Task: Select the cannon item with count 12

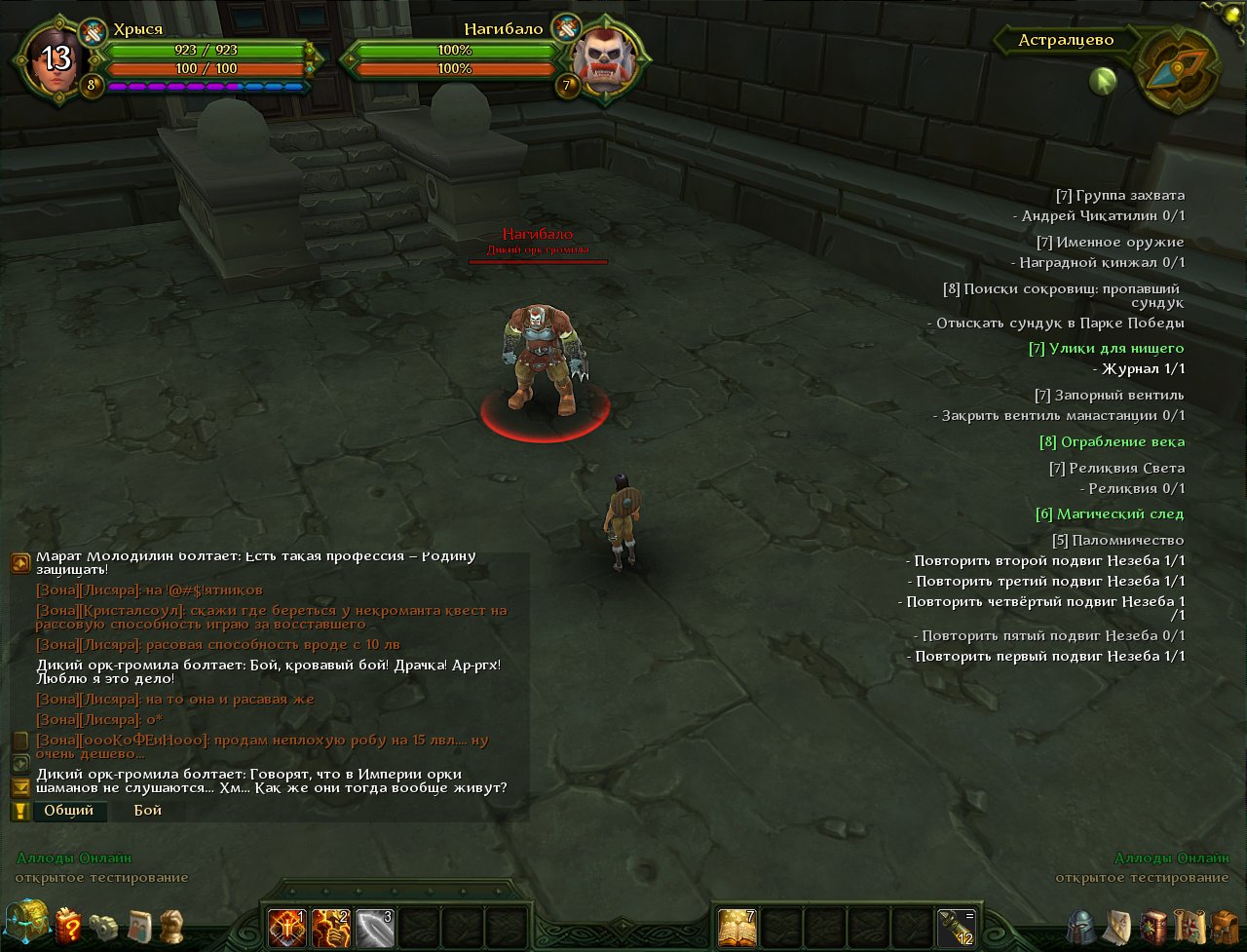Action: (x=956, y=927)
